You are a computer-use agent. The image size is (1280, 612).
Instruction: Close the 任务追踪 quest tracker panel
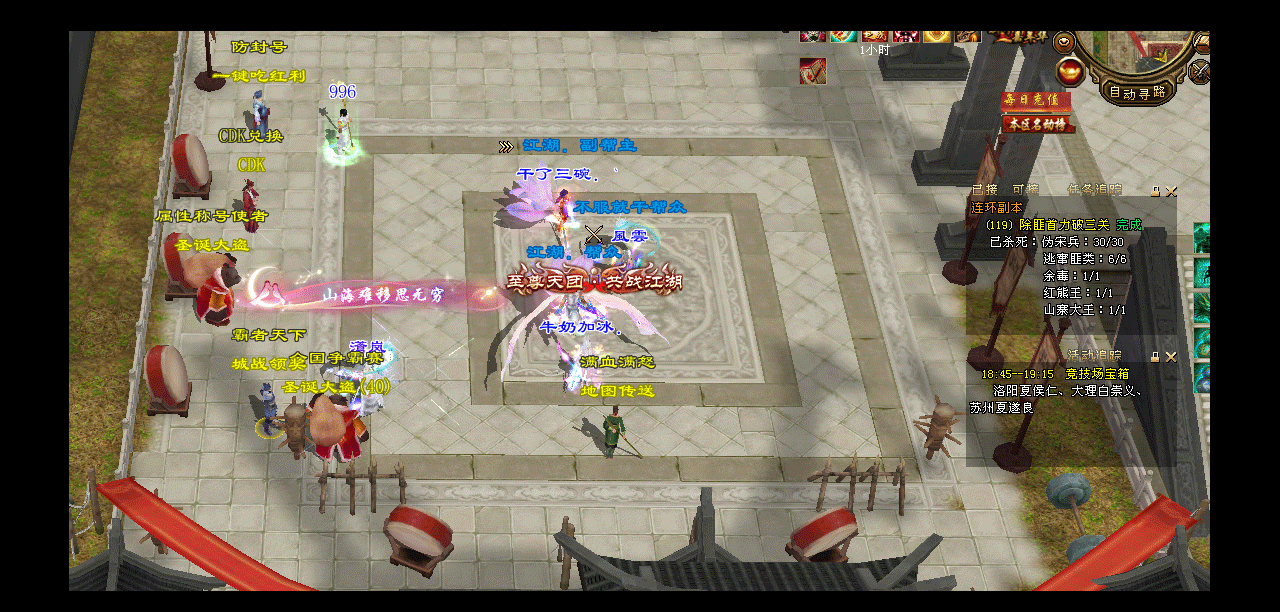click(1171, 190)
